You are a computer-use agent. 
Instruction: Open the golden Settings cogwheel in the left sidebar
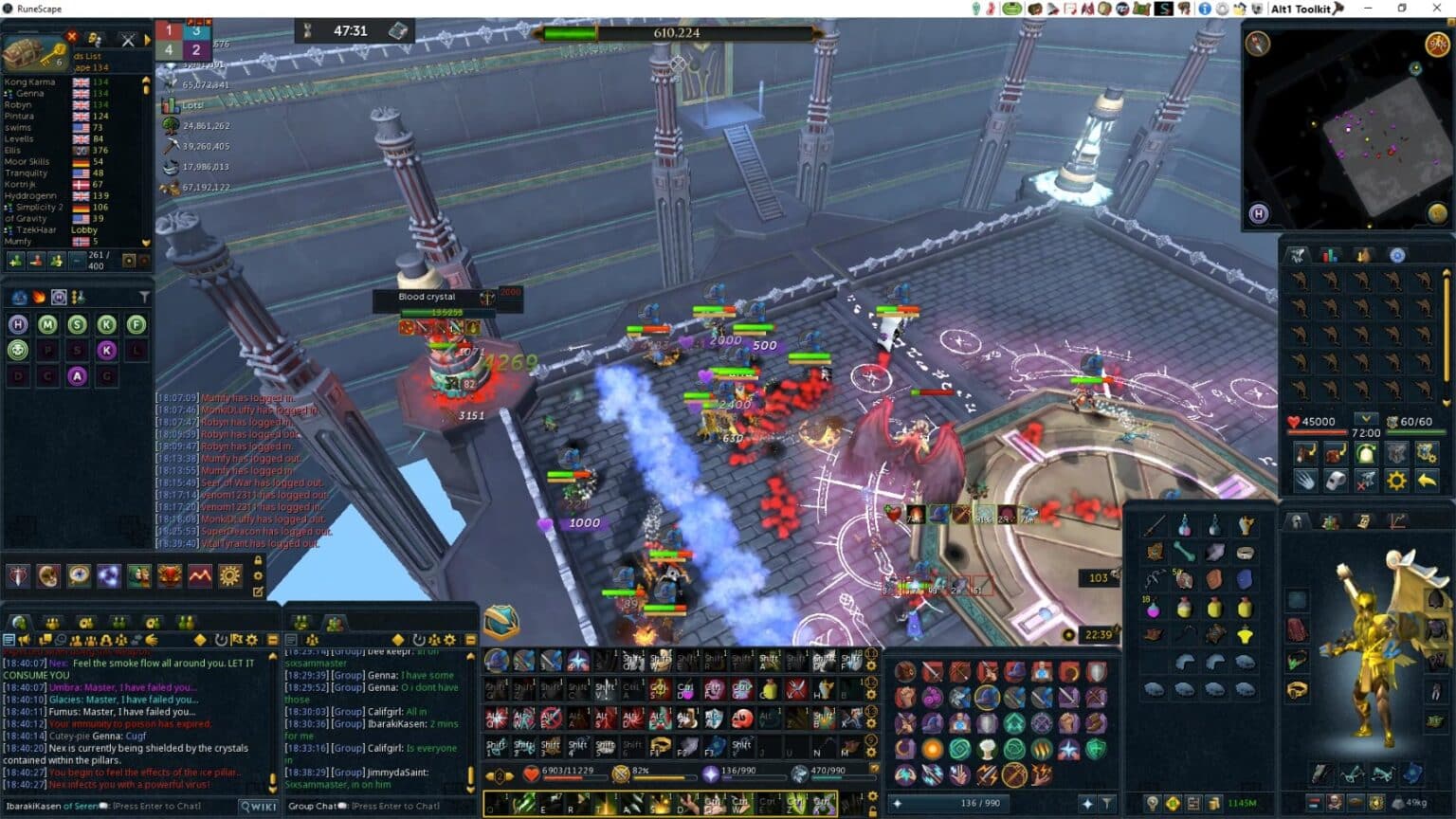(227, 576)
